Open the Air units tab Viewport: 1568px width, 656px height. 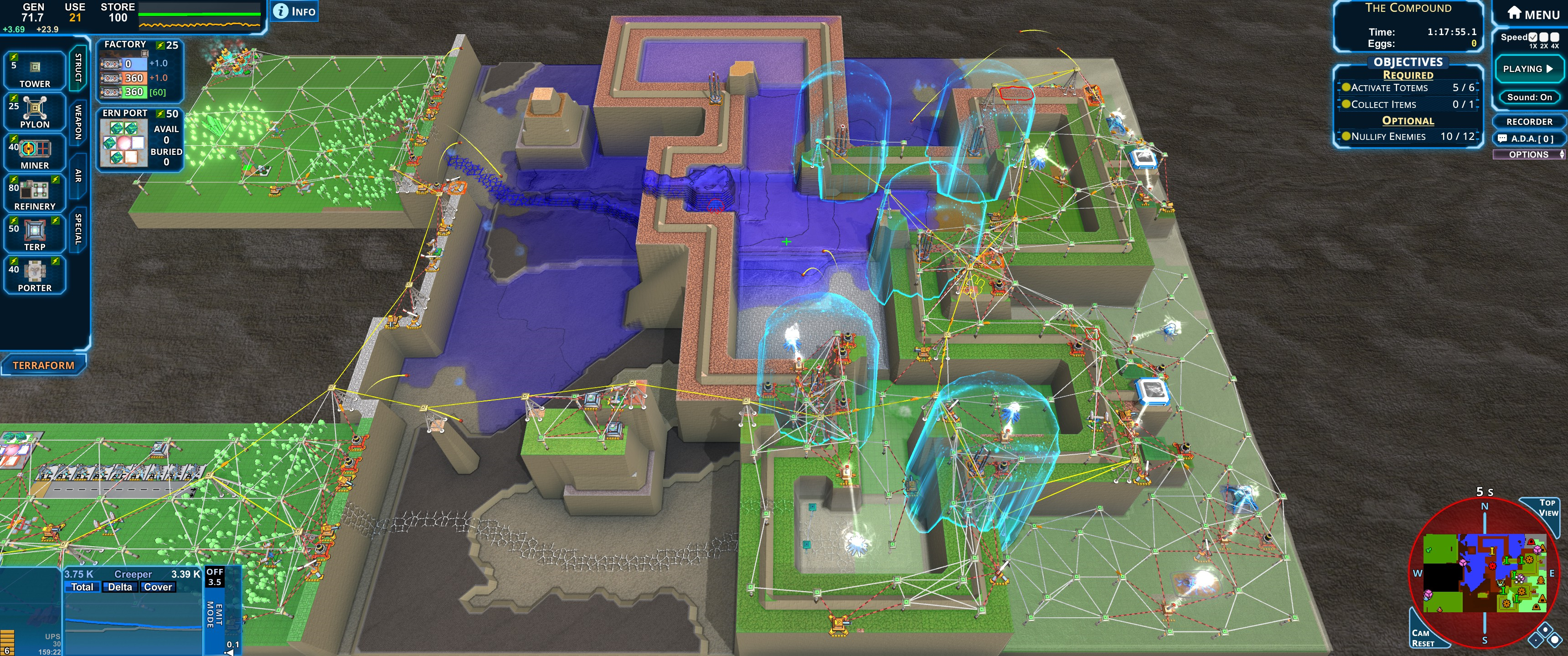coord(78,176)
